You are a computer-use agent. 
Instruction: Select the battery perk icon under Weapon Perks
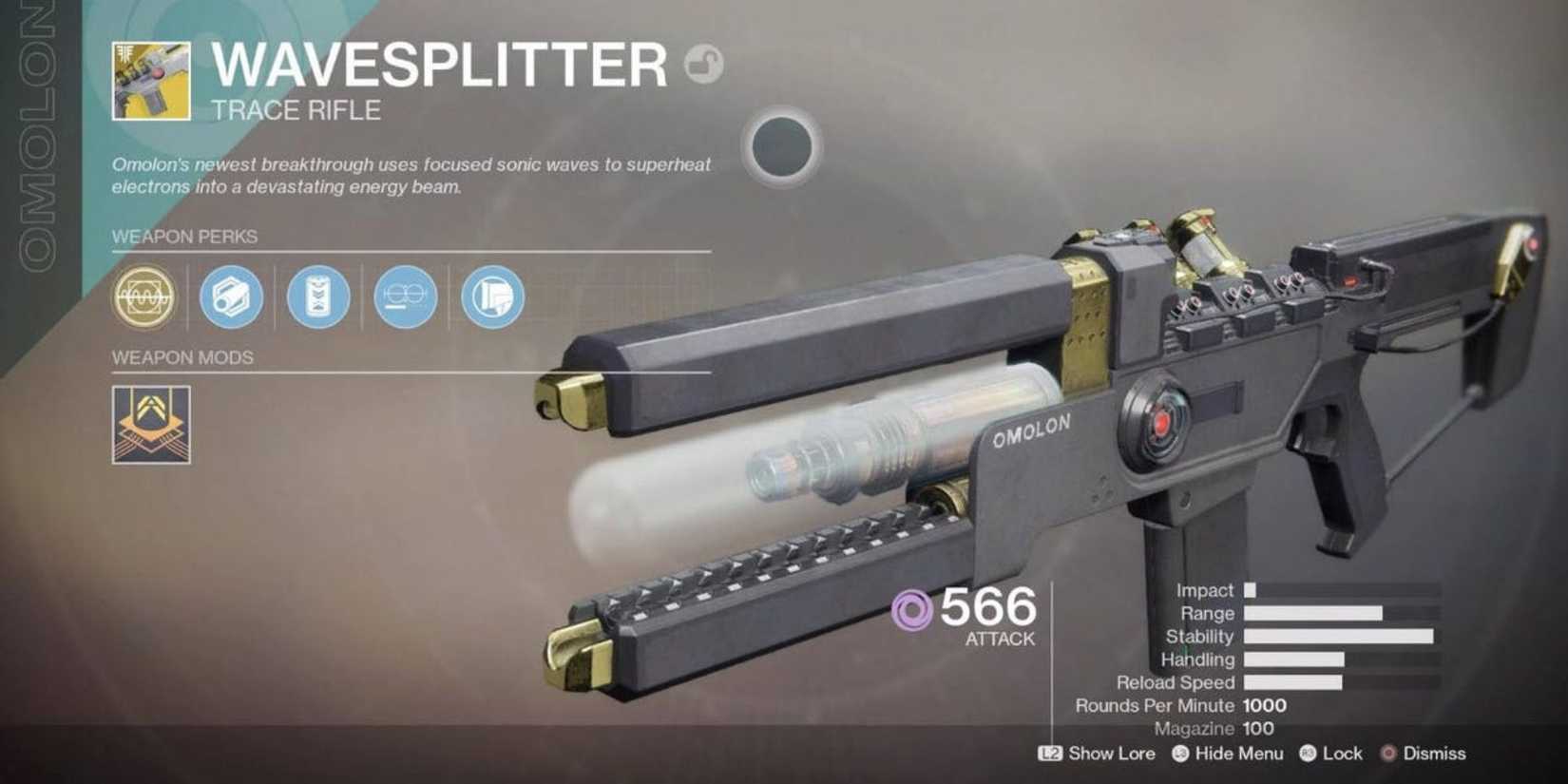click(317, 296)
